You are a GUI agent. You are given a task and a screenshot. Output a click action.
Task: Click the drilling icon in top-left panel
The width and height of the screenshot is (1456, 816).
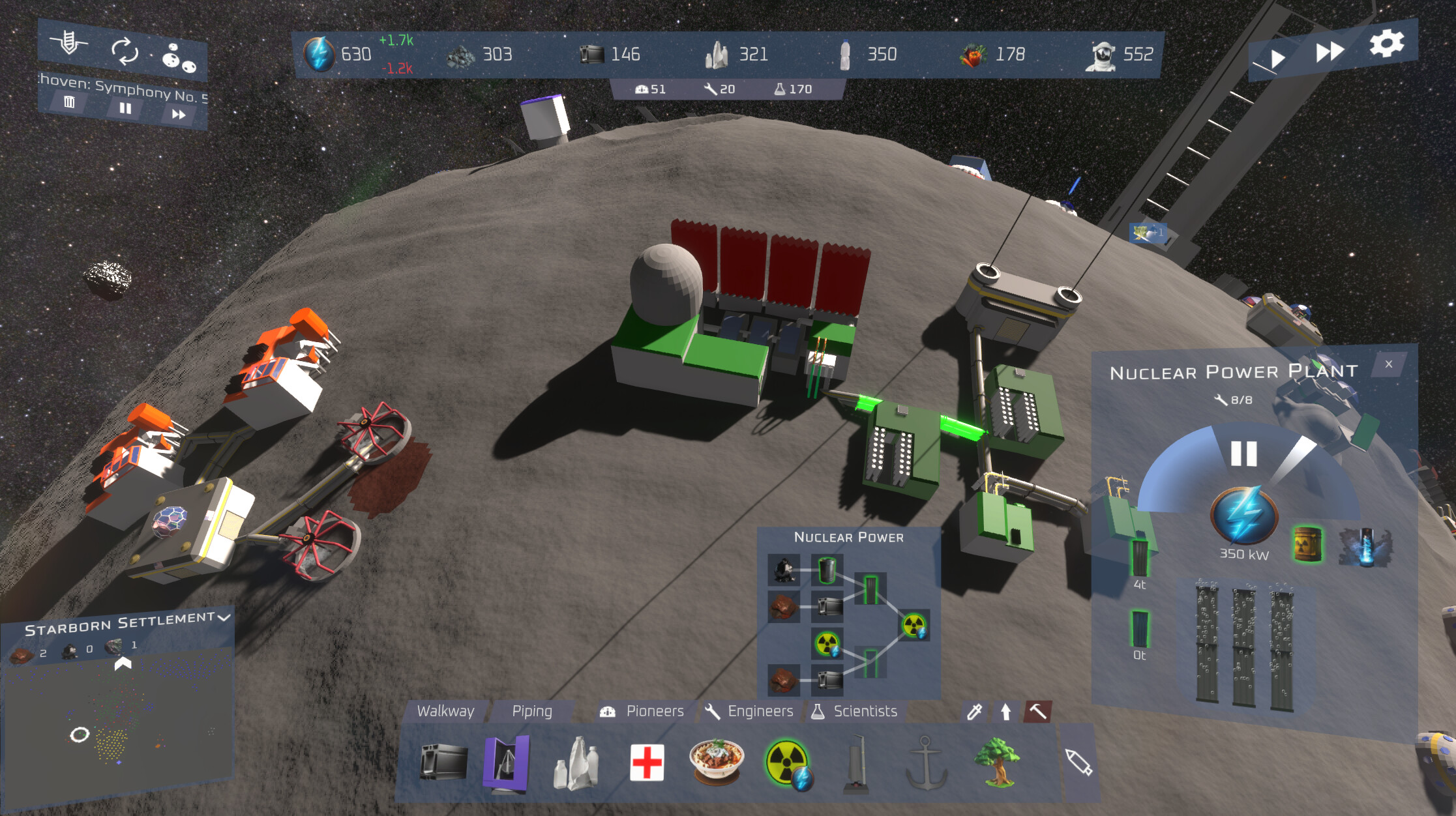(x=70, y=43)
